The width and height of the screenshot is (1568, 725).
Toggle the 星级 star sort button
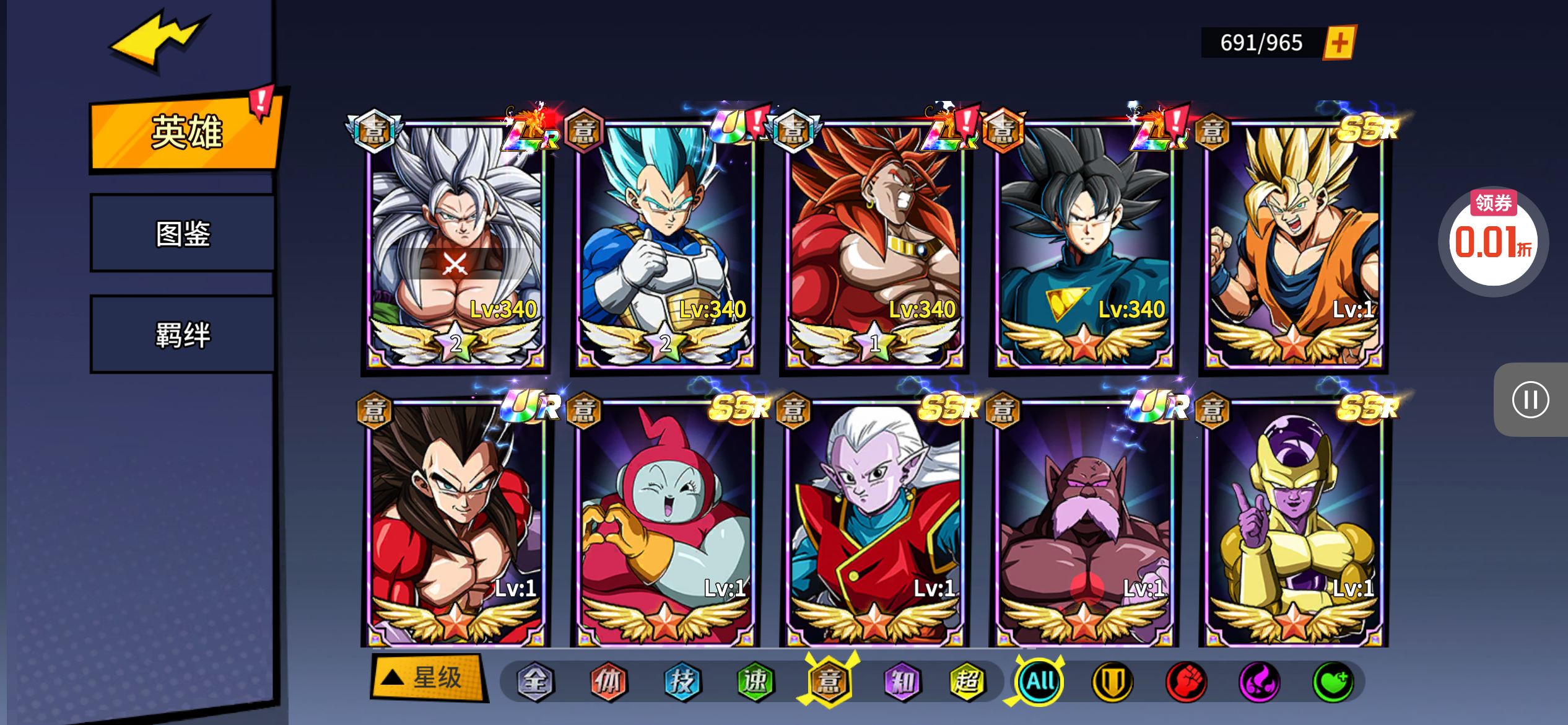coord(427,678)
